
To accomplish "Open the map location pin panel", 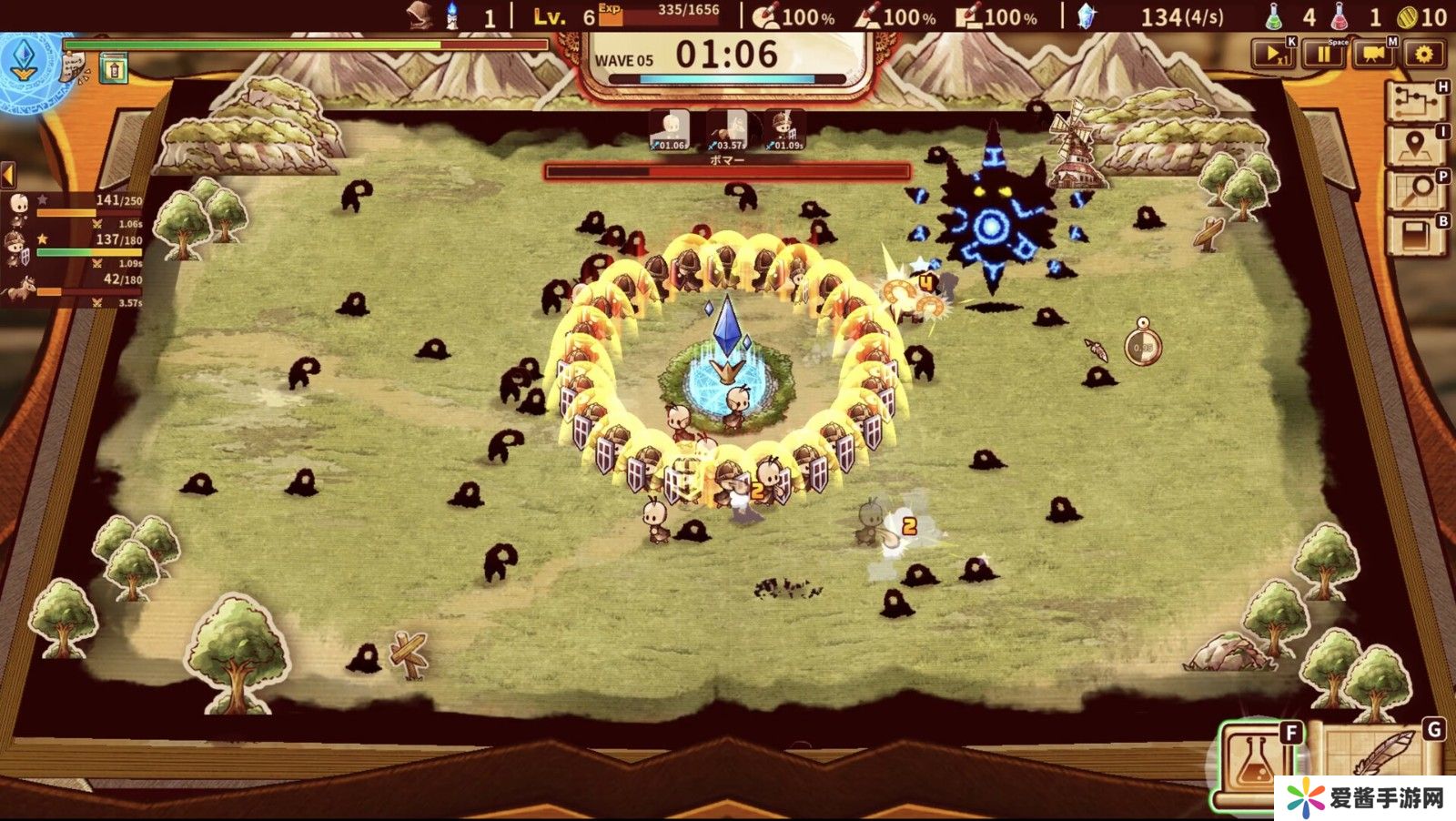I will (1415, 146).
